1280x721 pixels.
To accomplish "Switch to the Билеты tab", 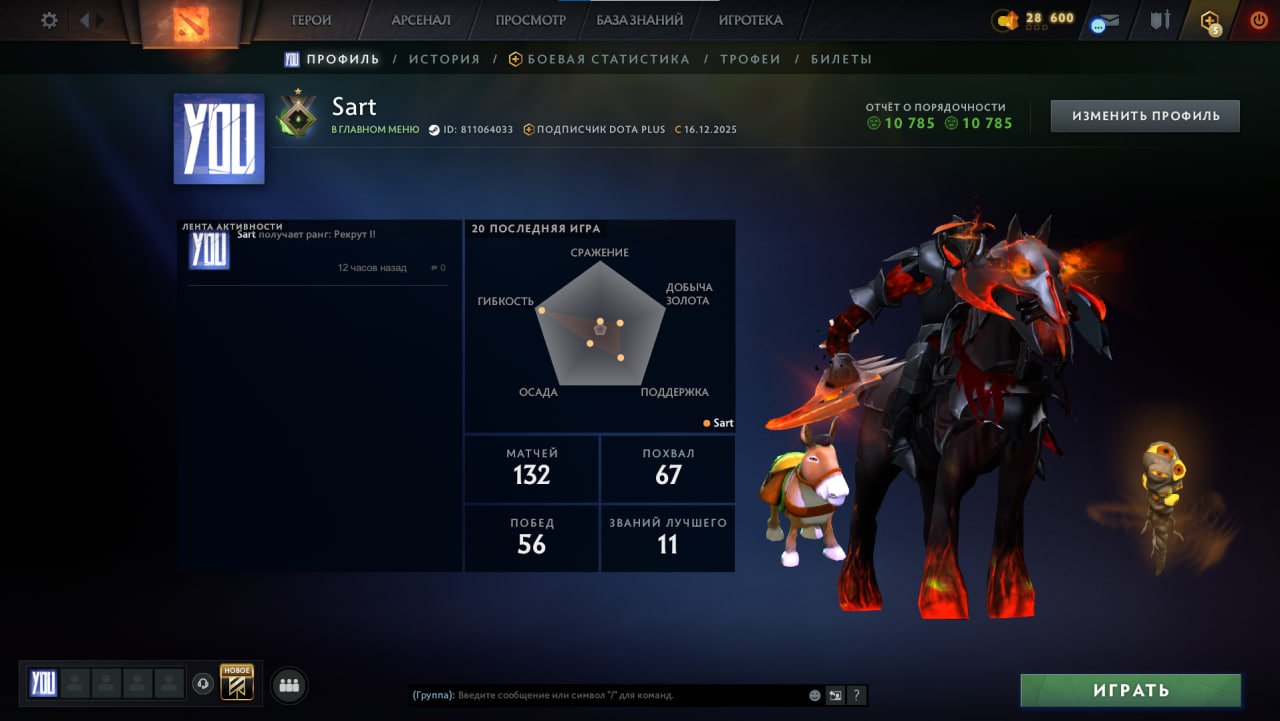I will coord(841,59).
